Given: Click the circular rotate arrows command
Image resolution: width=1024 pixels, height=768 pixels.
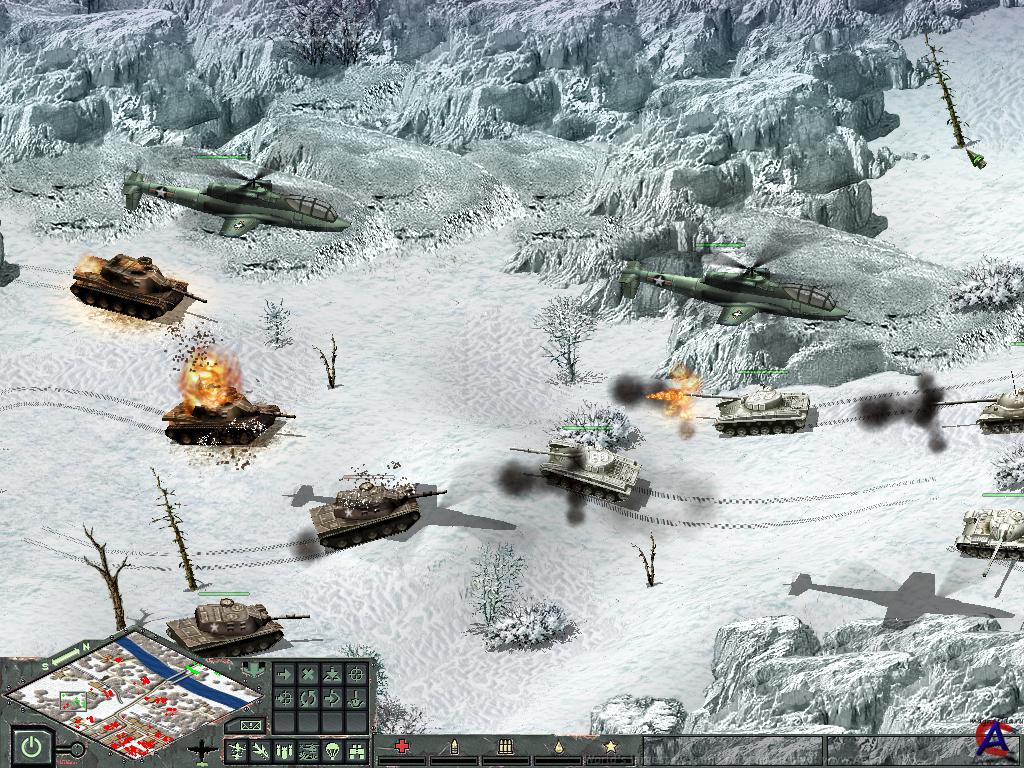Looking at the screenshot, I should (308, 698).
